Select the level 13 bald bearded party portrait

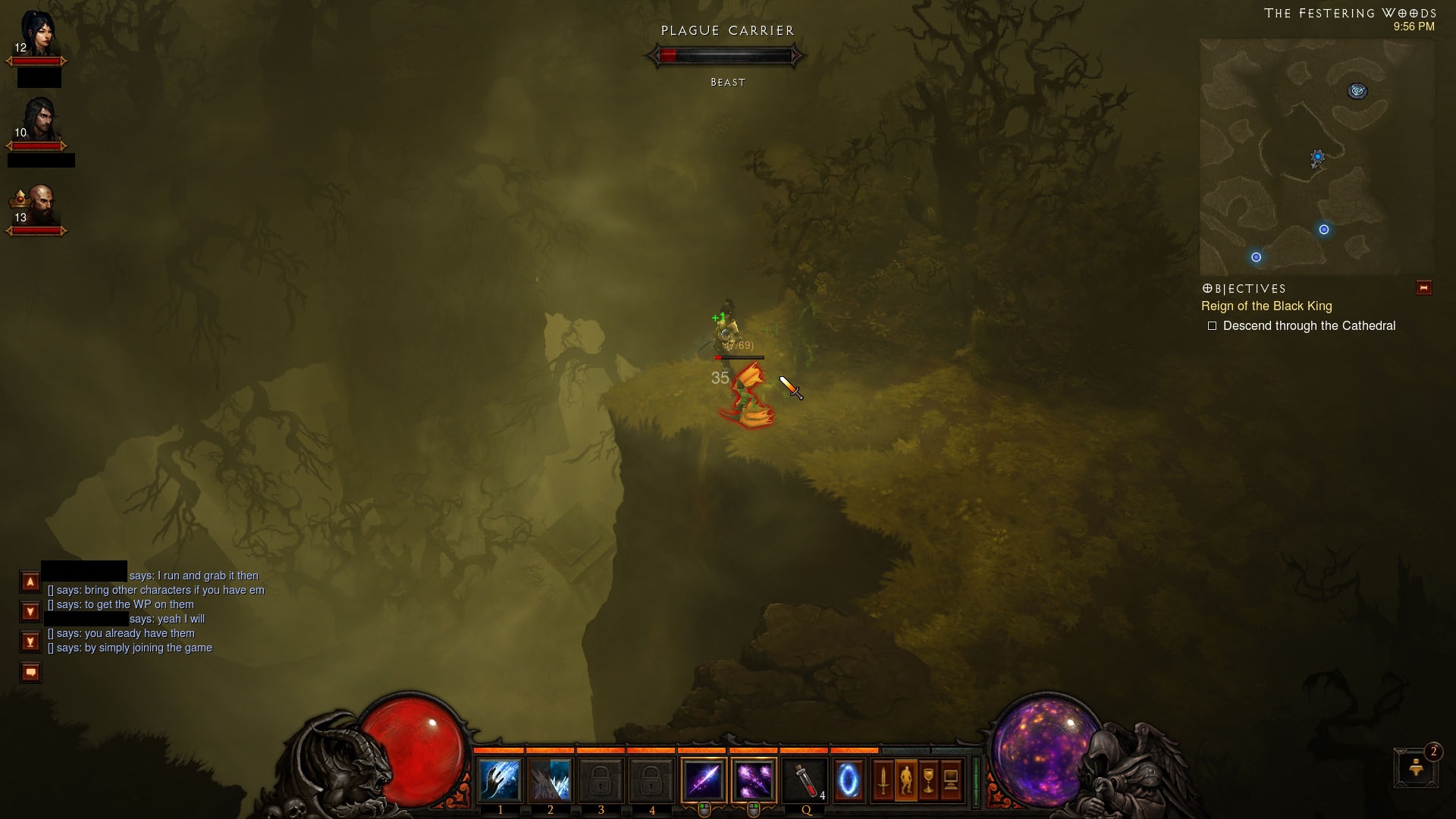pos(38,206)
